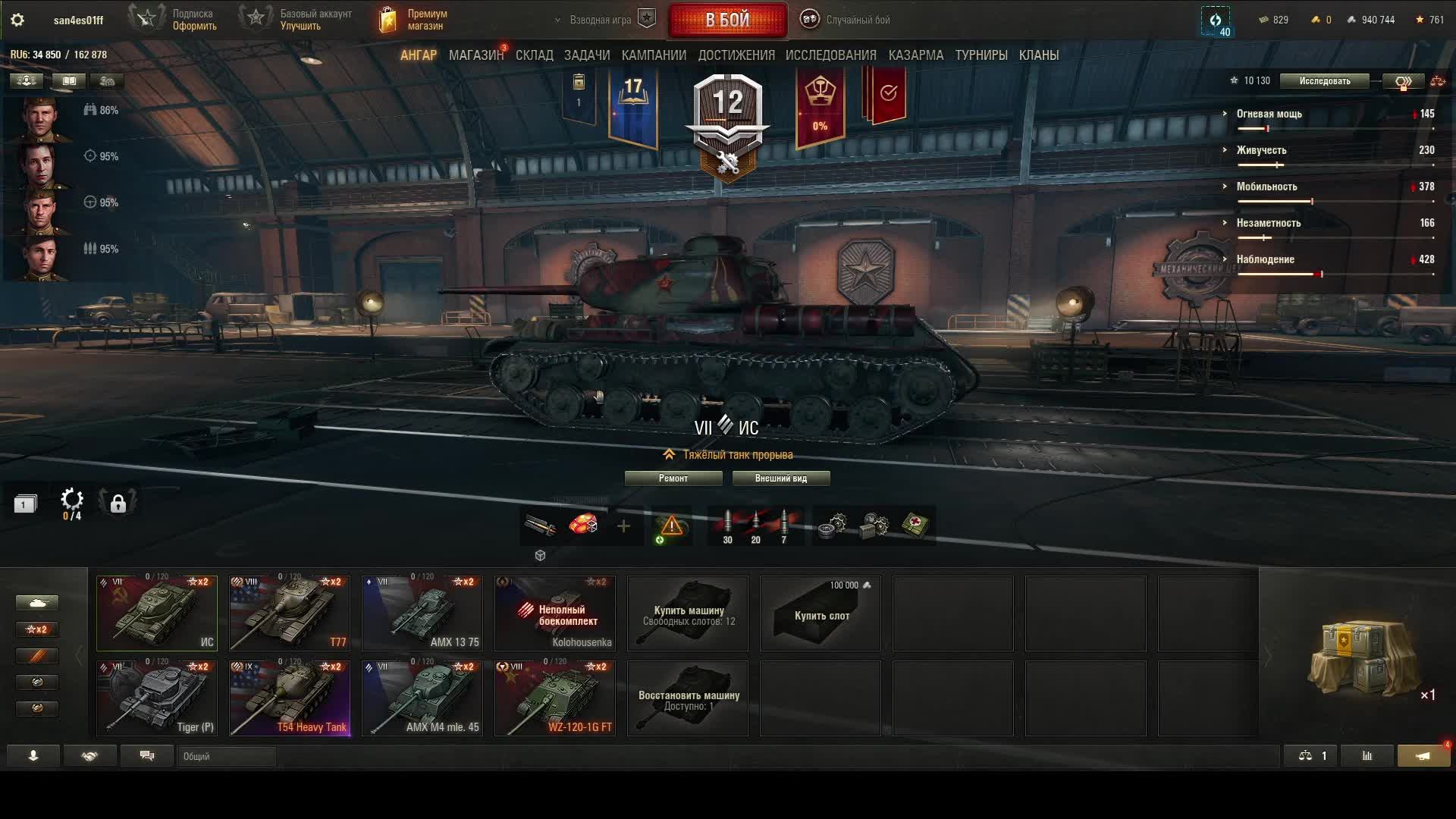This screenshot has width=1456, height=819.
Task: Select the WZ-120-1G FT tank
Action: [555, 698]
